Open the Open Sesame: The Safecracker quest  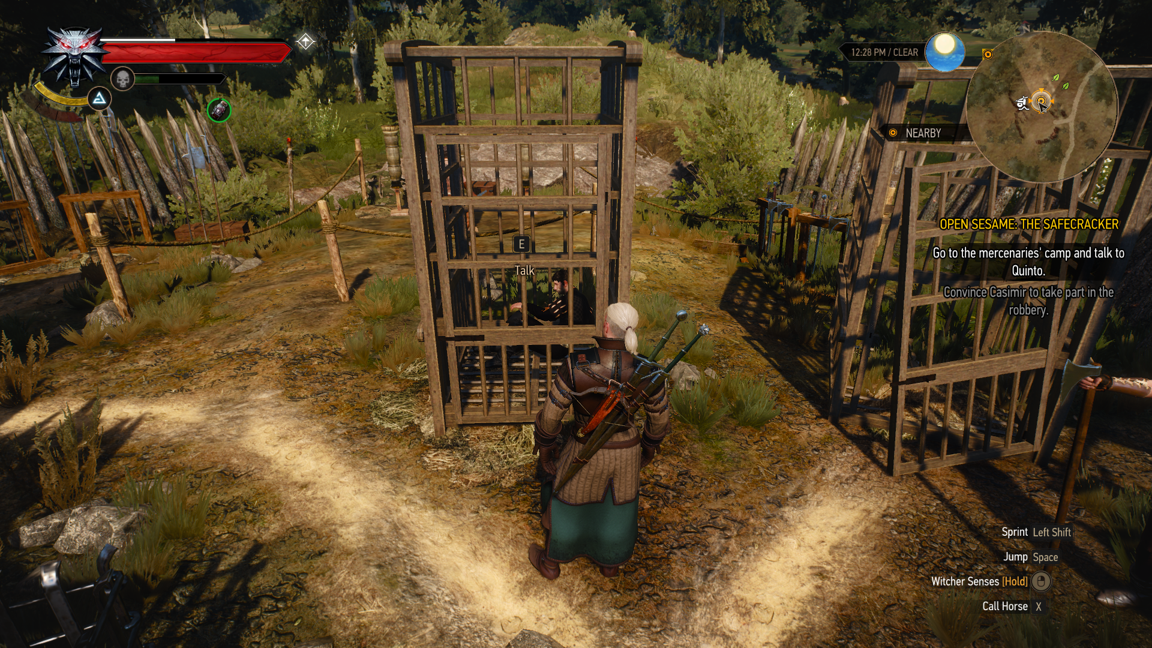1028,224
